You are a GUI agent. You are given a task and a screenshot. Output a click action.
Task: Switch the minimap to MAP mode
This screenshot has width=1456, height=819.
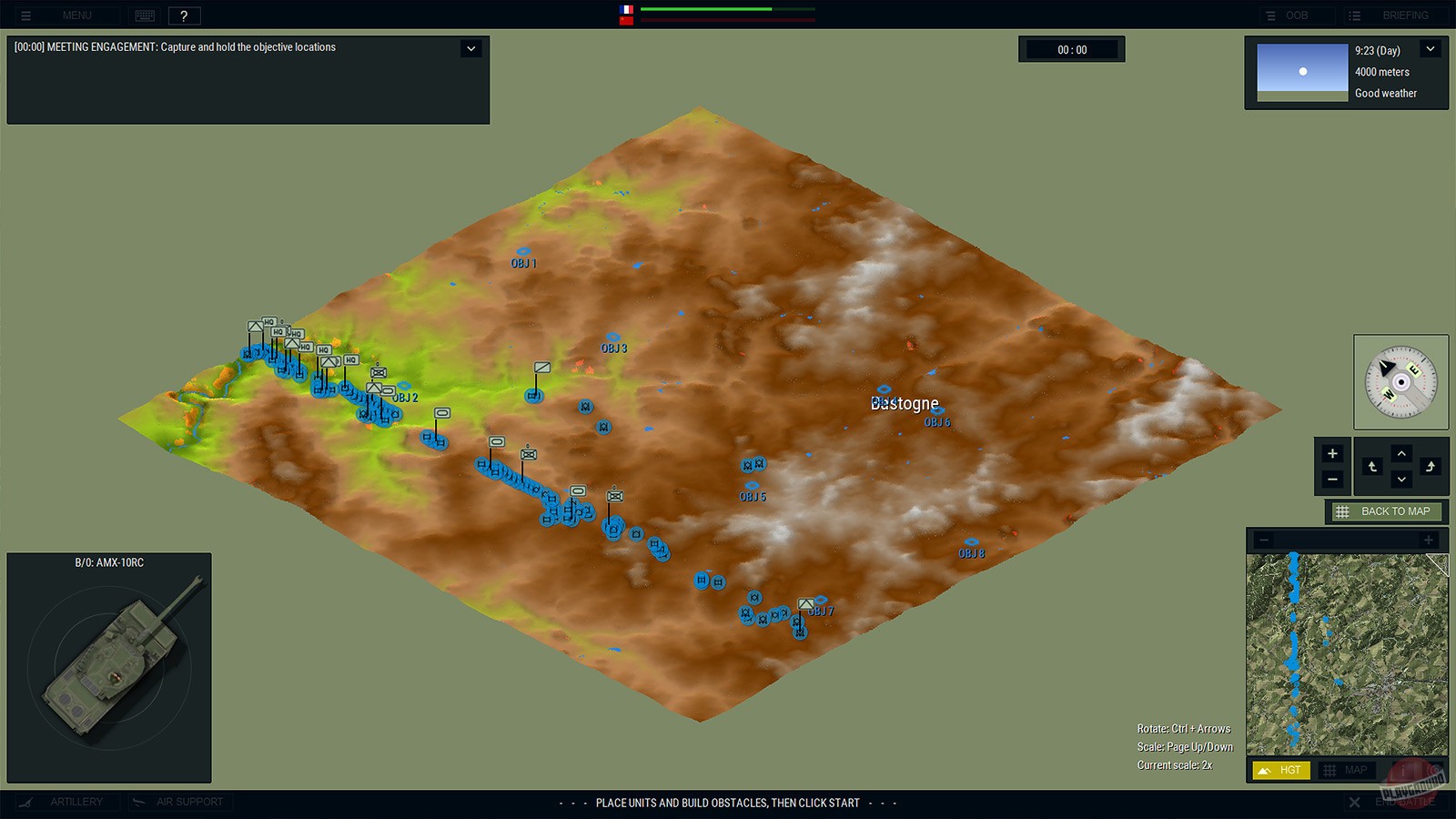pos(1346,769)
